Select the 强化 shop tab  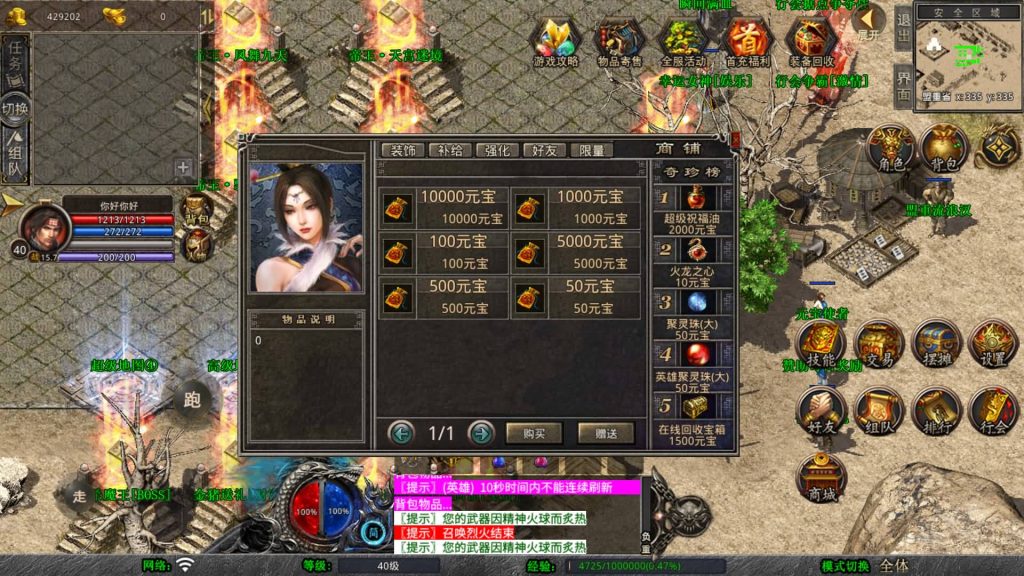[x=497, y=150]
